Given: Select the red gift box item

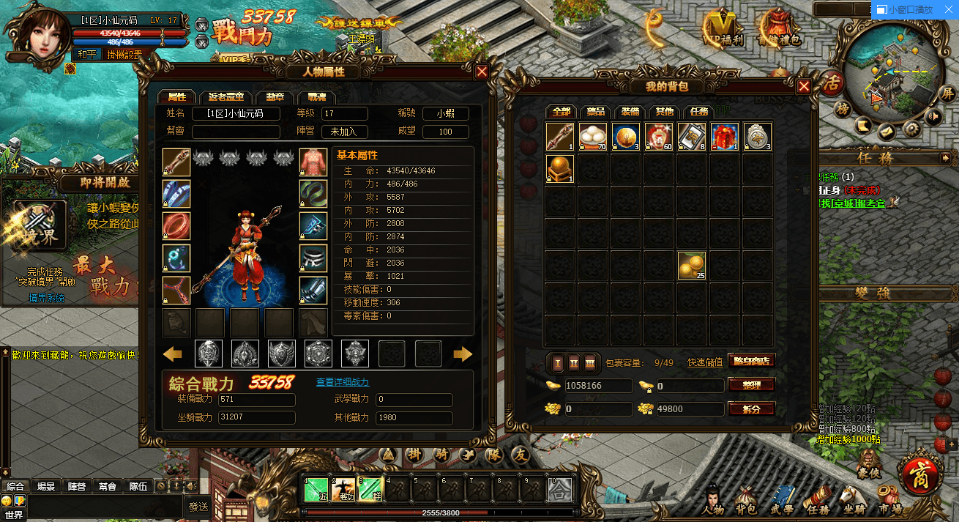Looking at the screenshot, I should 724,137.
